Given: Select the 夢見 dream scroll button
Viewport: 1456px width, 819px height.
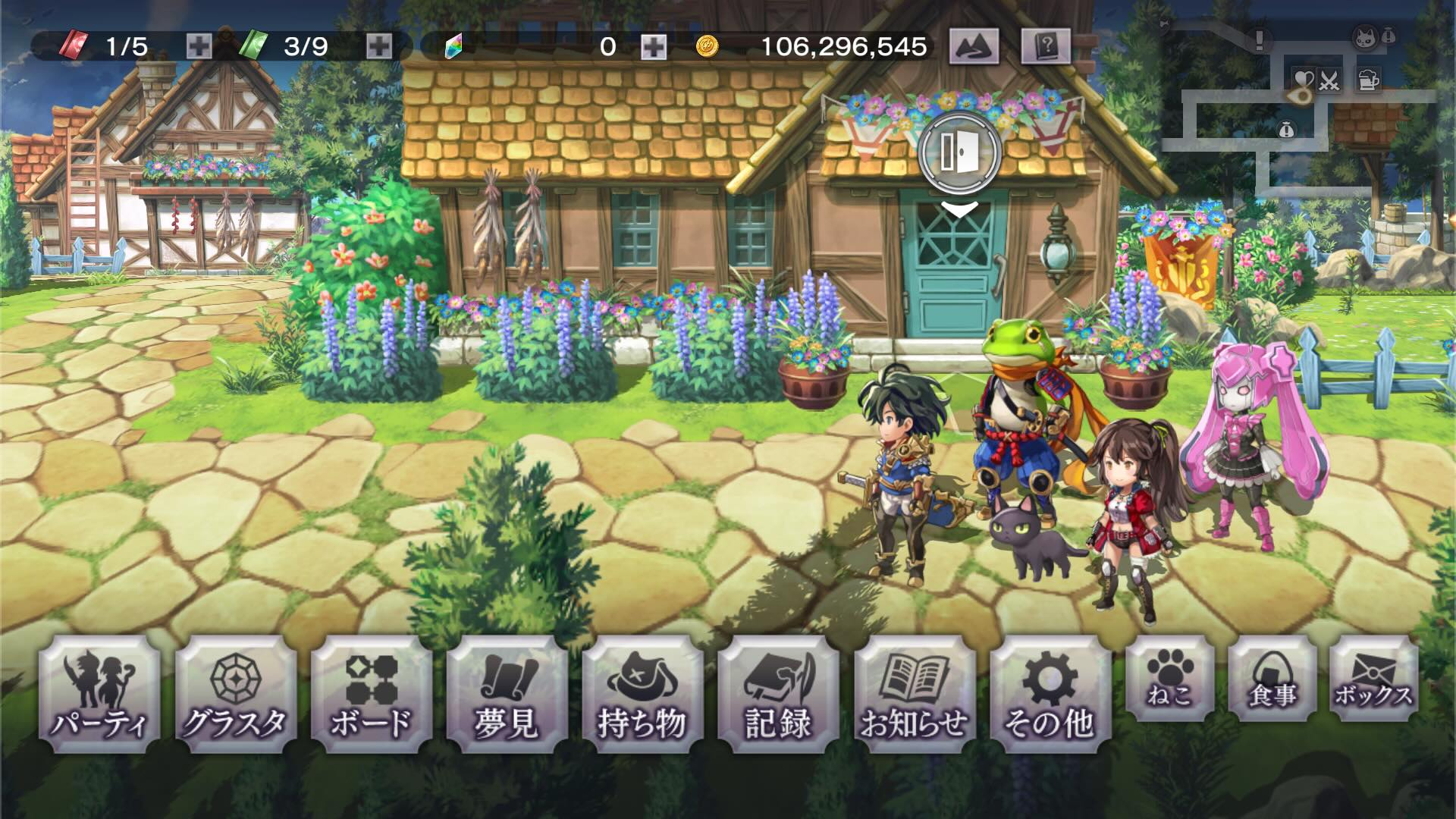Looking at the screenshot, I should pos(507,695).
